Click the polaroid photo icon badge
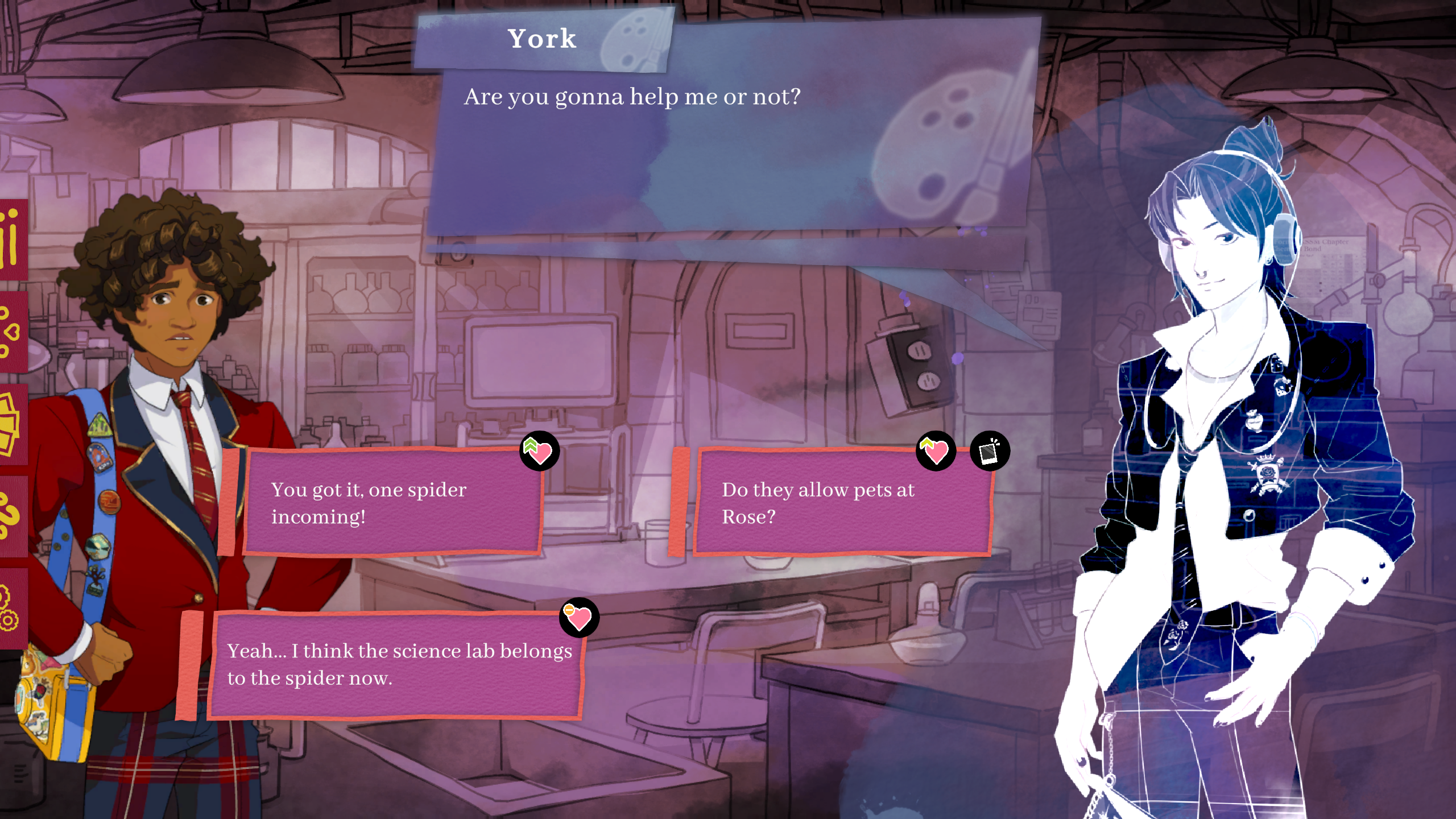The height and width of the screenshot is (819, 1456). coord(990,452)
